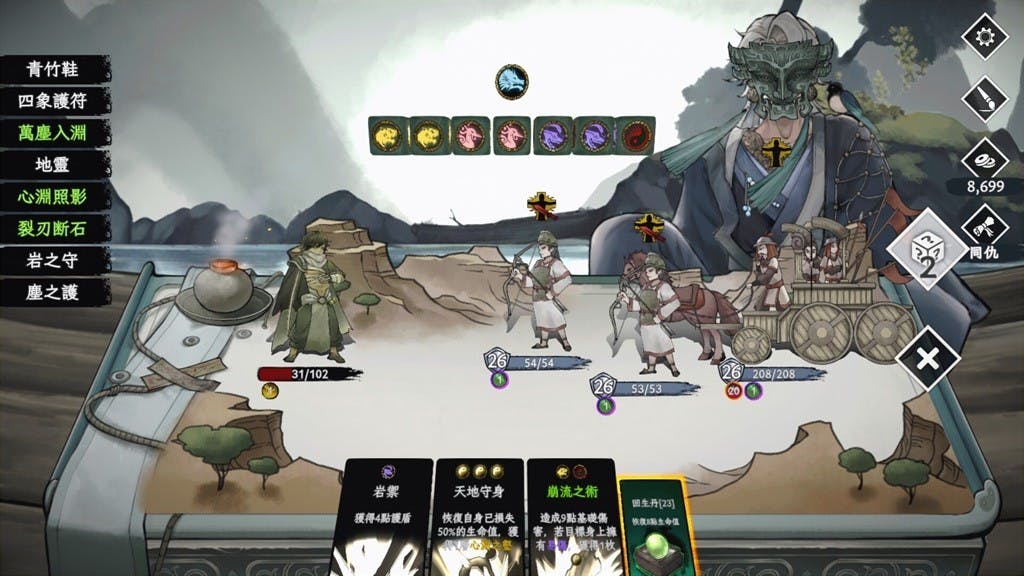
Task: Open settings with the gear icon
Action: pos(982,38)
